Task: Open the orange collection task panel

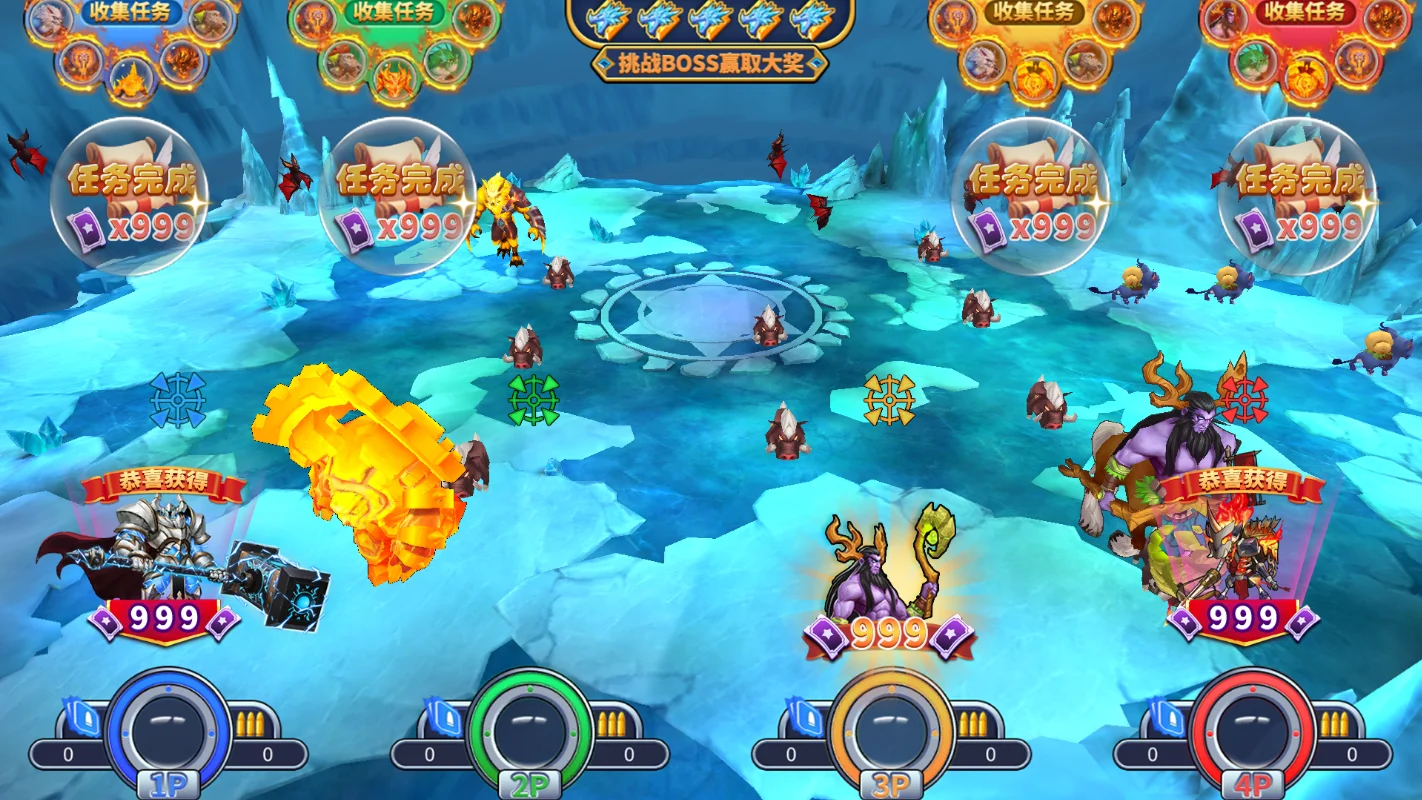Action: click(x=1032, y=13)
